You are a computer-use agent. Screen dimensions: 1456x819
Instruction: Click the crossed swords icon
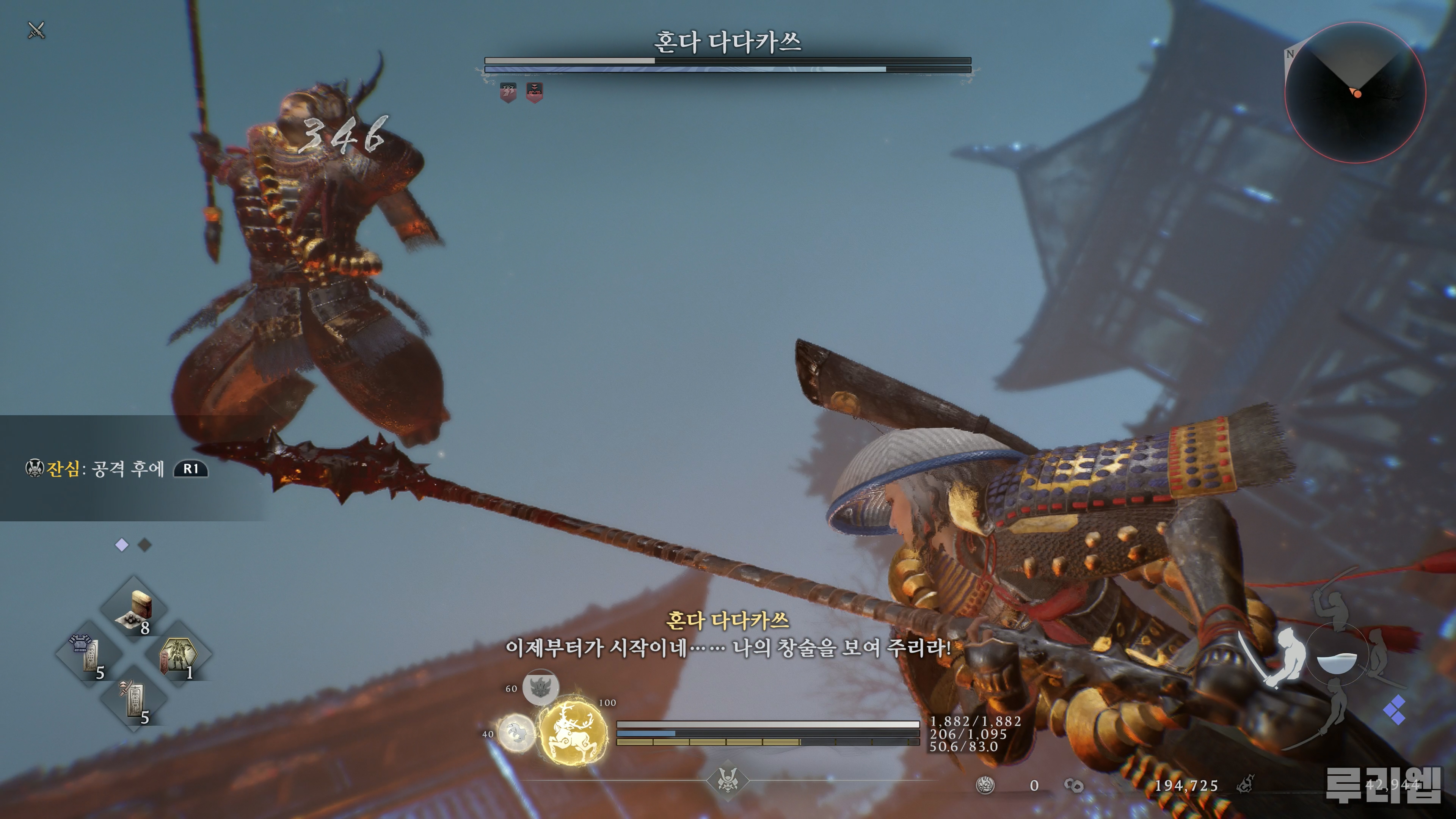[x=37, y=30]
